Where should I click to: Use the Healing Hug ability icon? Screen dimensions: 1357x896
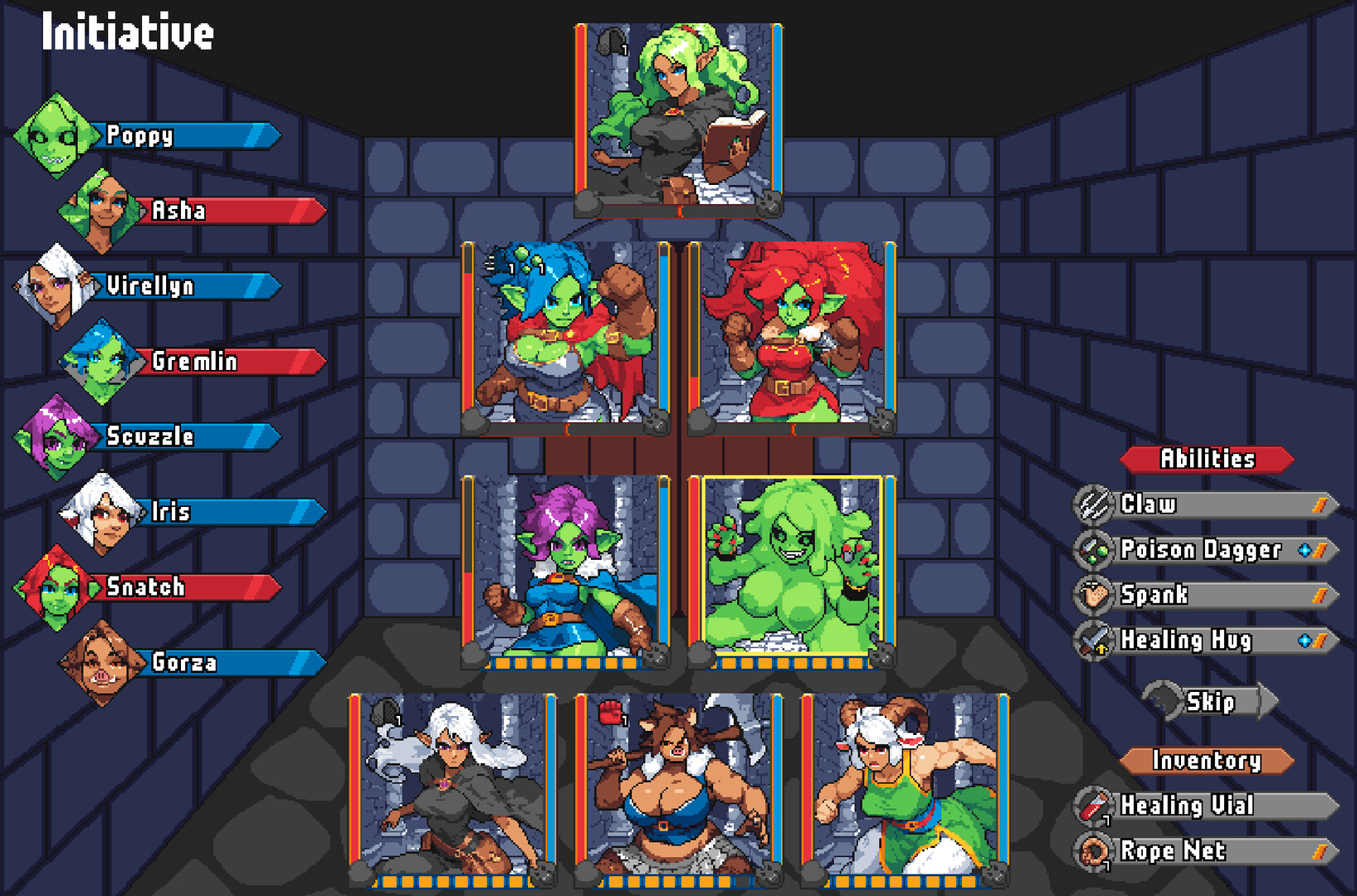coord(1094,640)
